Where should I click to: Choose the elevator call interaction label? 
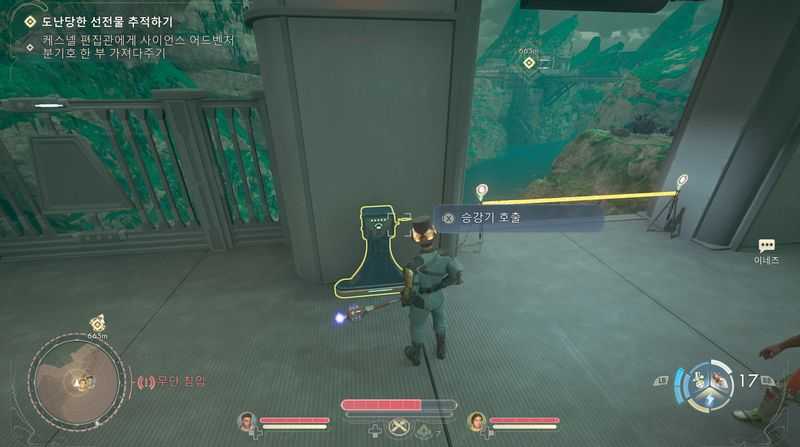click(x=518, y=217)
